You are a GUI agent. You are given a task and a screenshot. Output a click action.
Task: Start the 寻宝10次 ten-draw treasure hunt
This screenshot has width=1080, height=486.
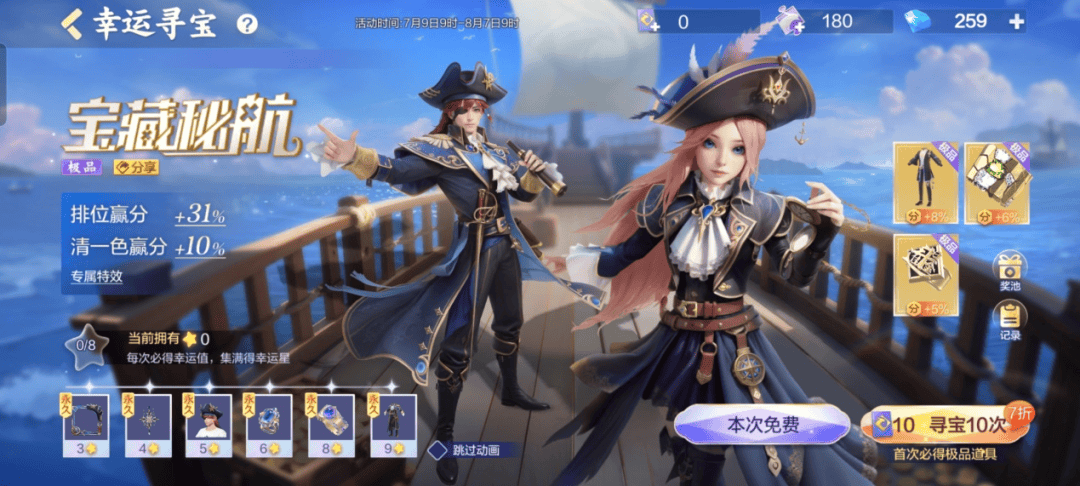tap(944, 425)
